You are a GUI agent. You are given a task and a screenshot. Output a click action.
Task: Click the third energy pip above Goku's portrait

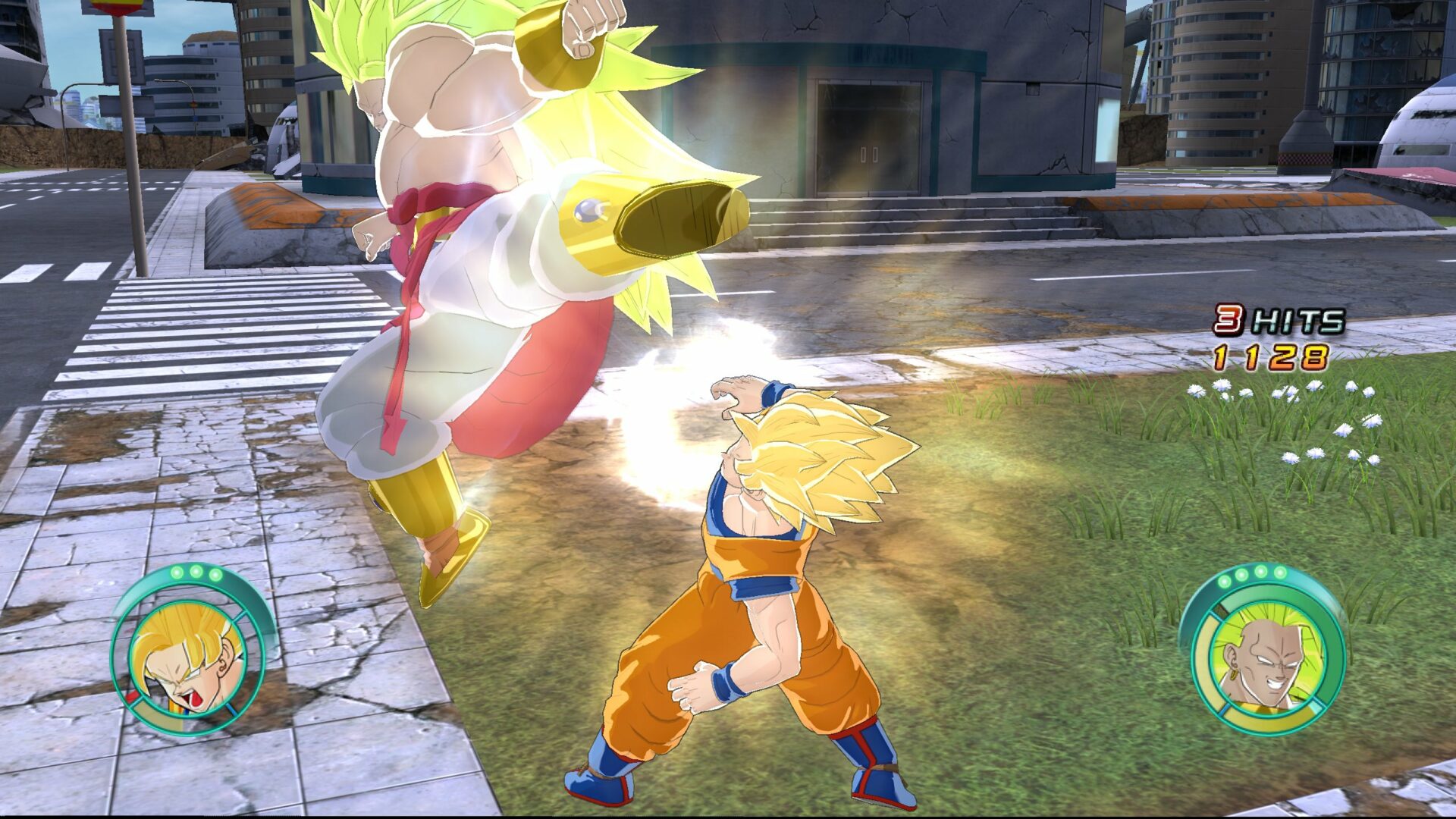click(215, 574)
